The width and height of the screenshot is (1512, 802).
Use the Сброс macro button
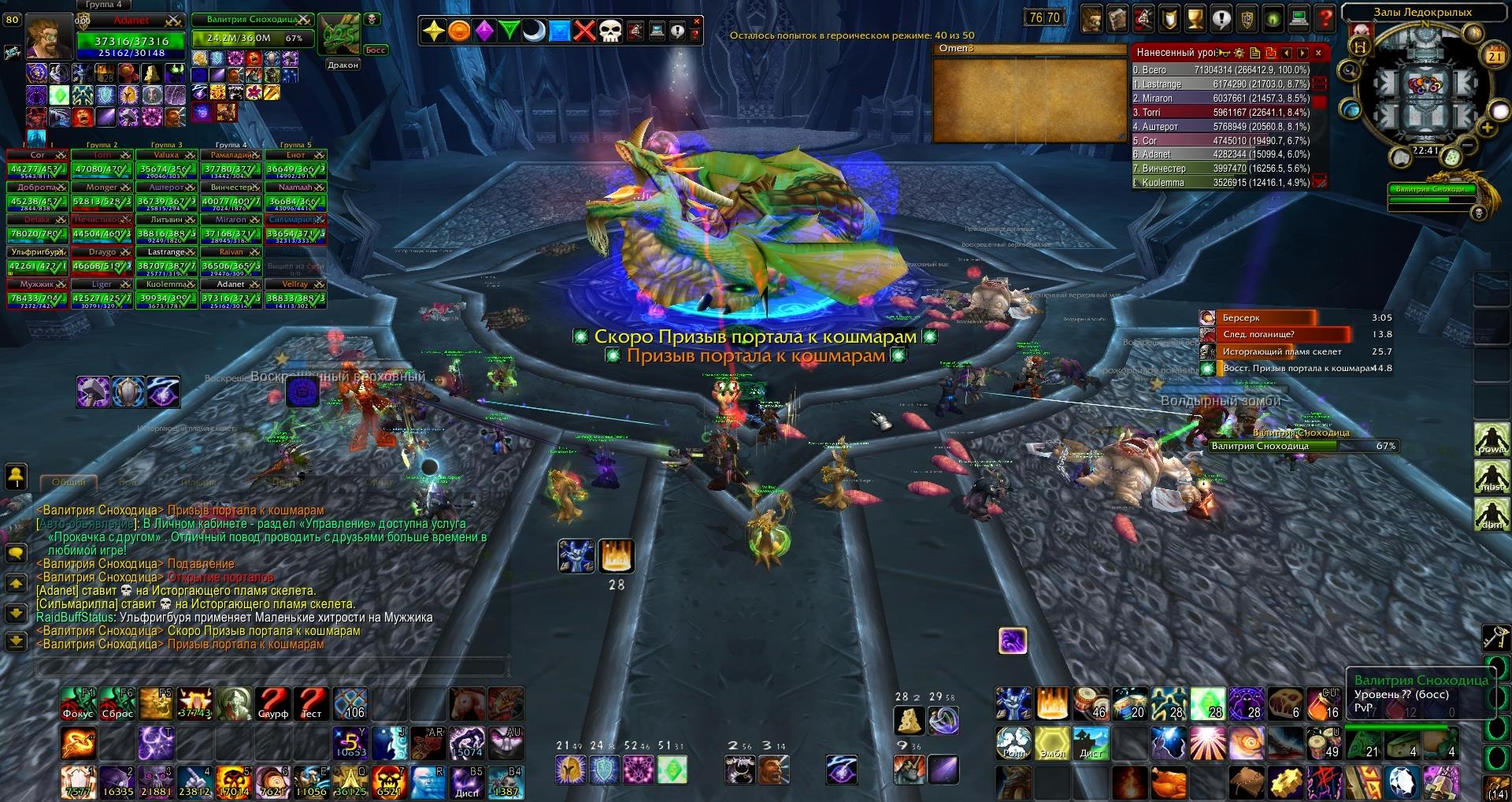click(x=117, y=704)
